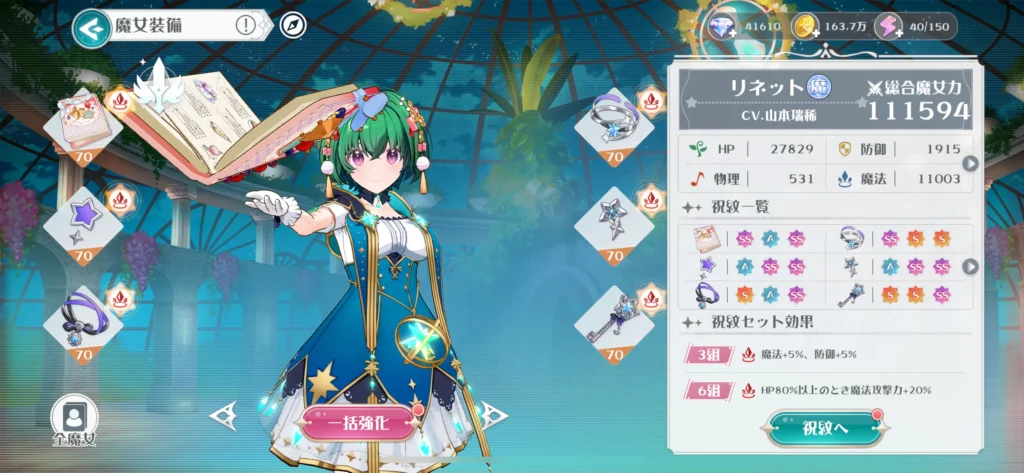Open the 全魔女 witch list
This screenshot has height=473, width=1024.
(x=75, y=420)
